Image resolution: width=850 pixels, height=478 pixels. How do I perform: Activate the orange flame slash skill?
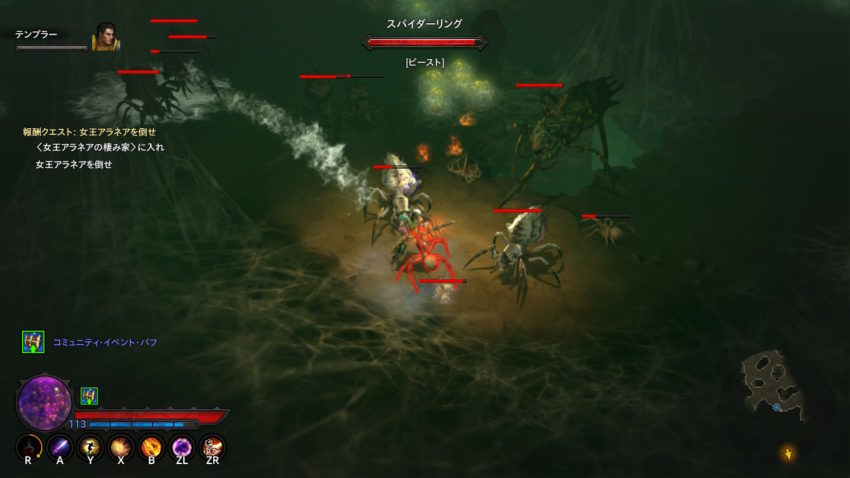[152, 446]
